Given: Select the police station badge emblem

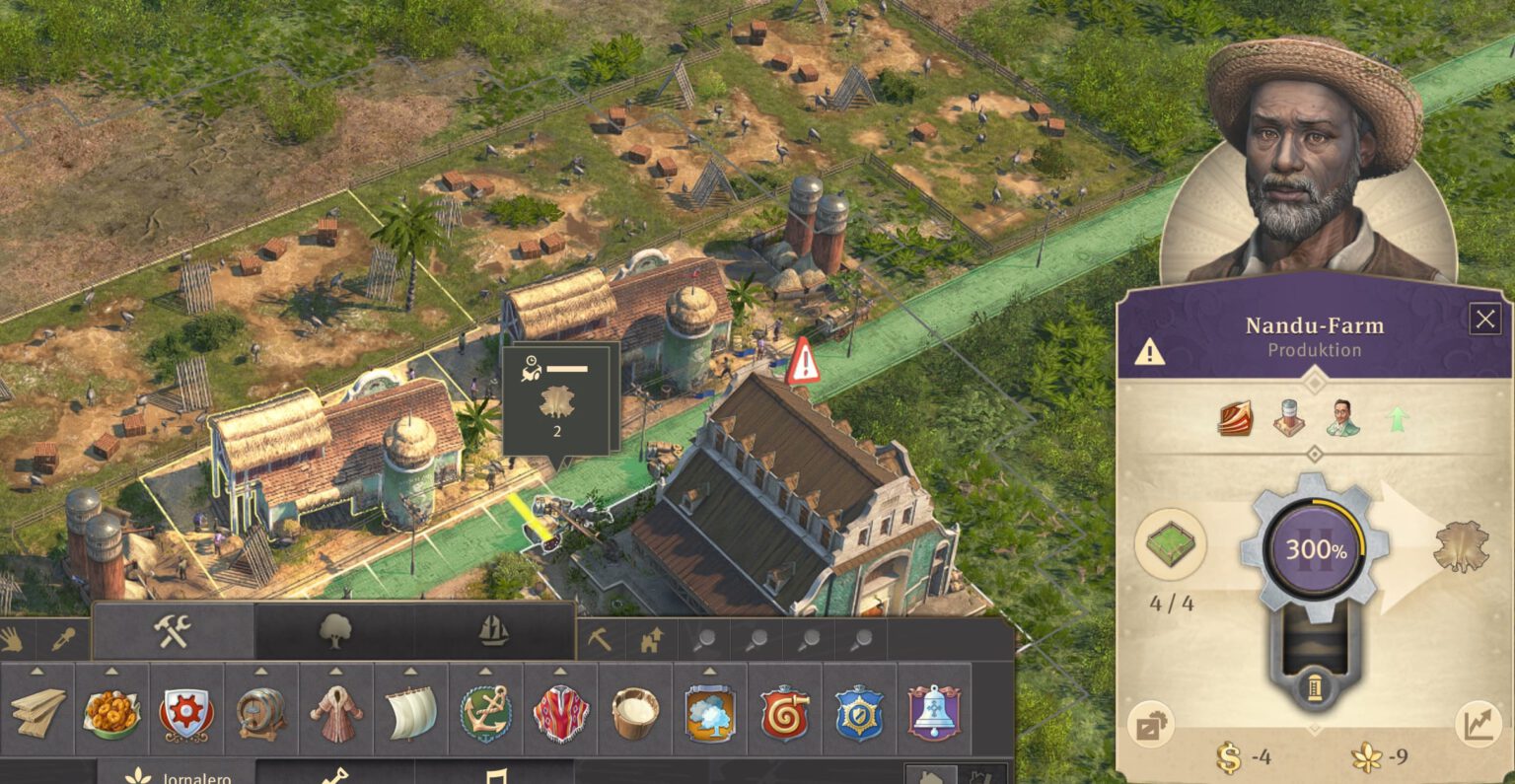Looking at the screenshot, I should [859, 712].
